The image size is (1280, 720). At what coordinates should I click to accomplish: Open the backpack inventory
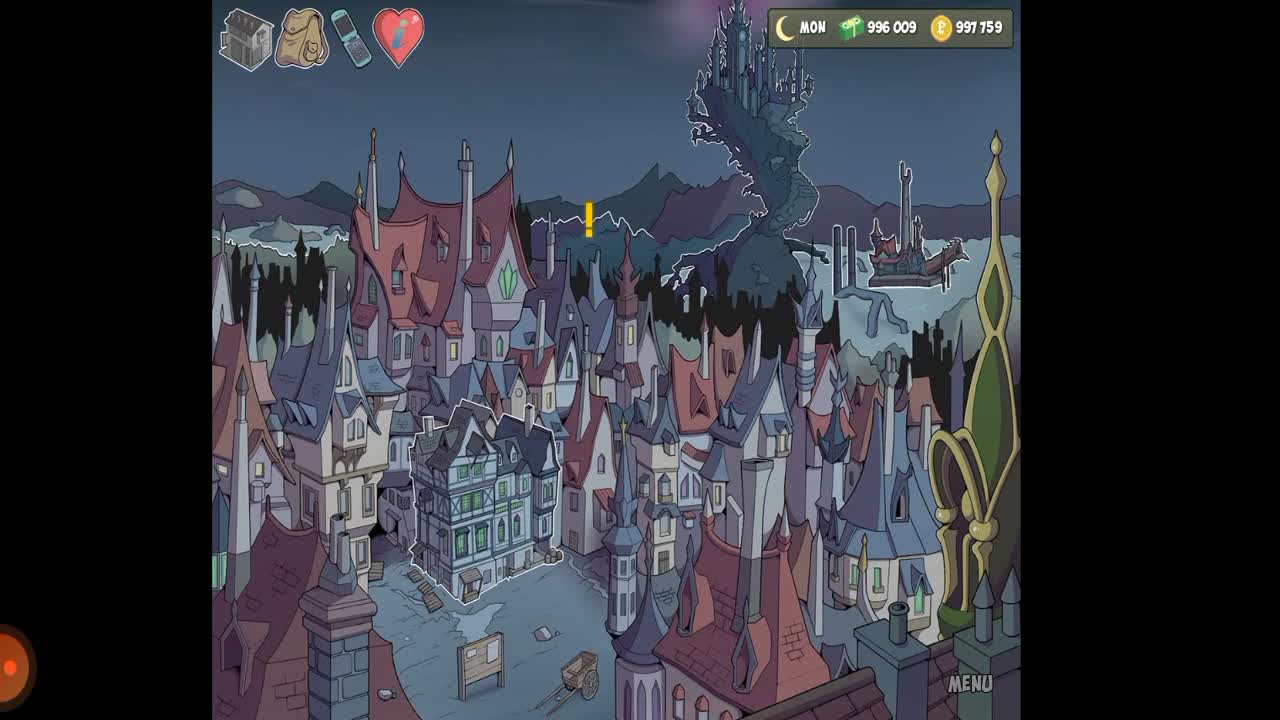301,39
